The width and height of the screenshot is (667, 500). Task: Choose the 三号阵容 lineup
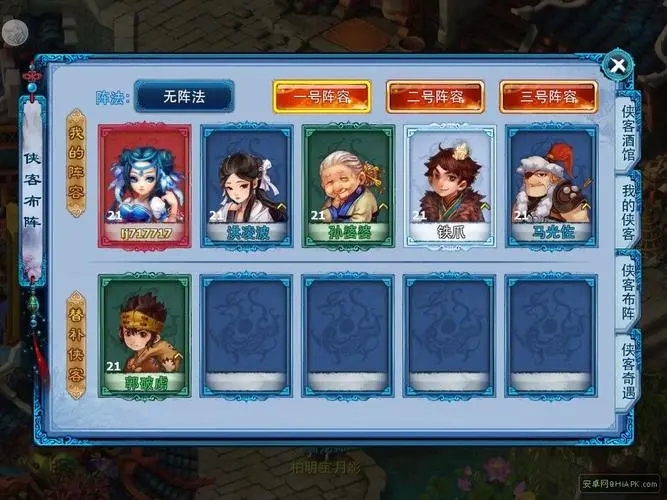(548, 97)
